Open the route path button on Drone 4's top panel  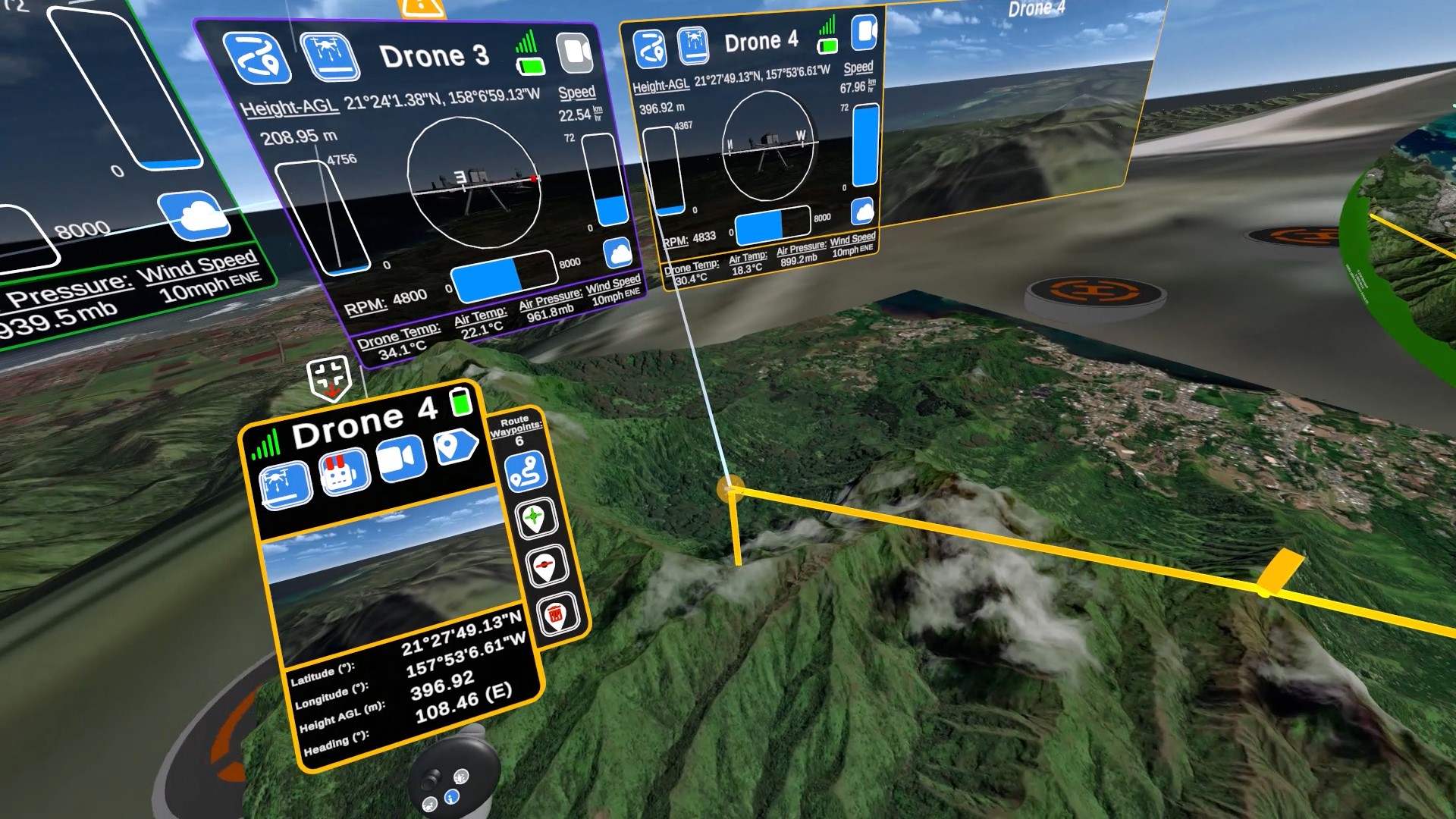(649, 49)
